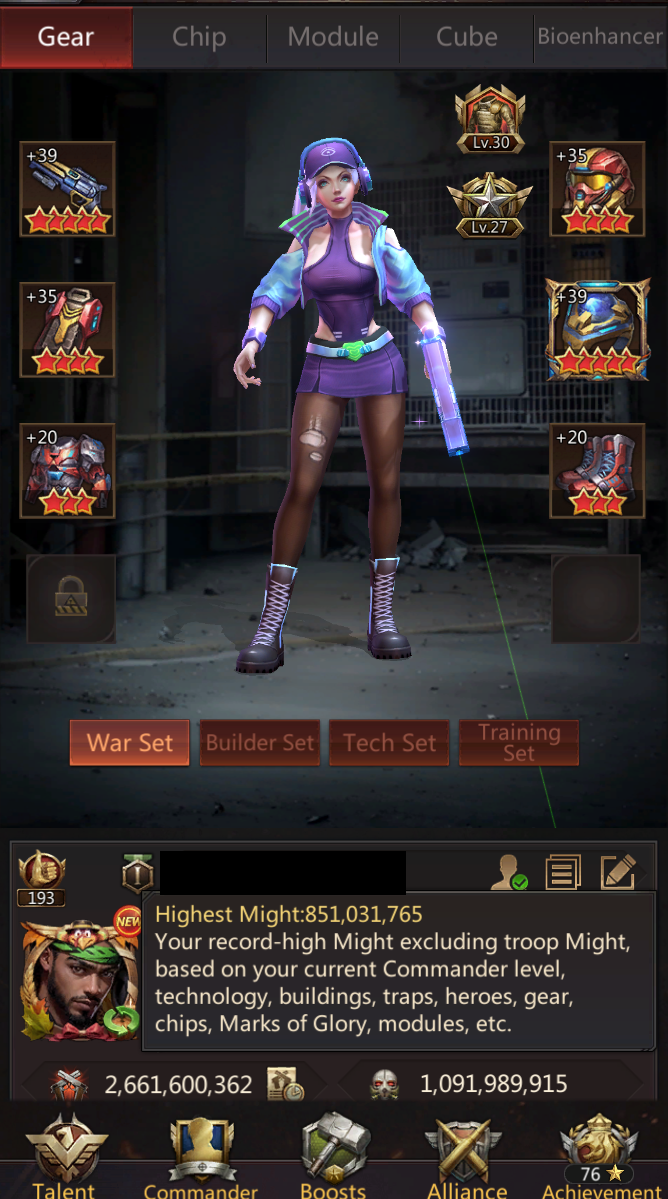This screenshot has height=1199, width=668.
Task: Select the Cube tab
Action: (466, 37)
